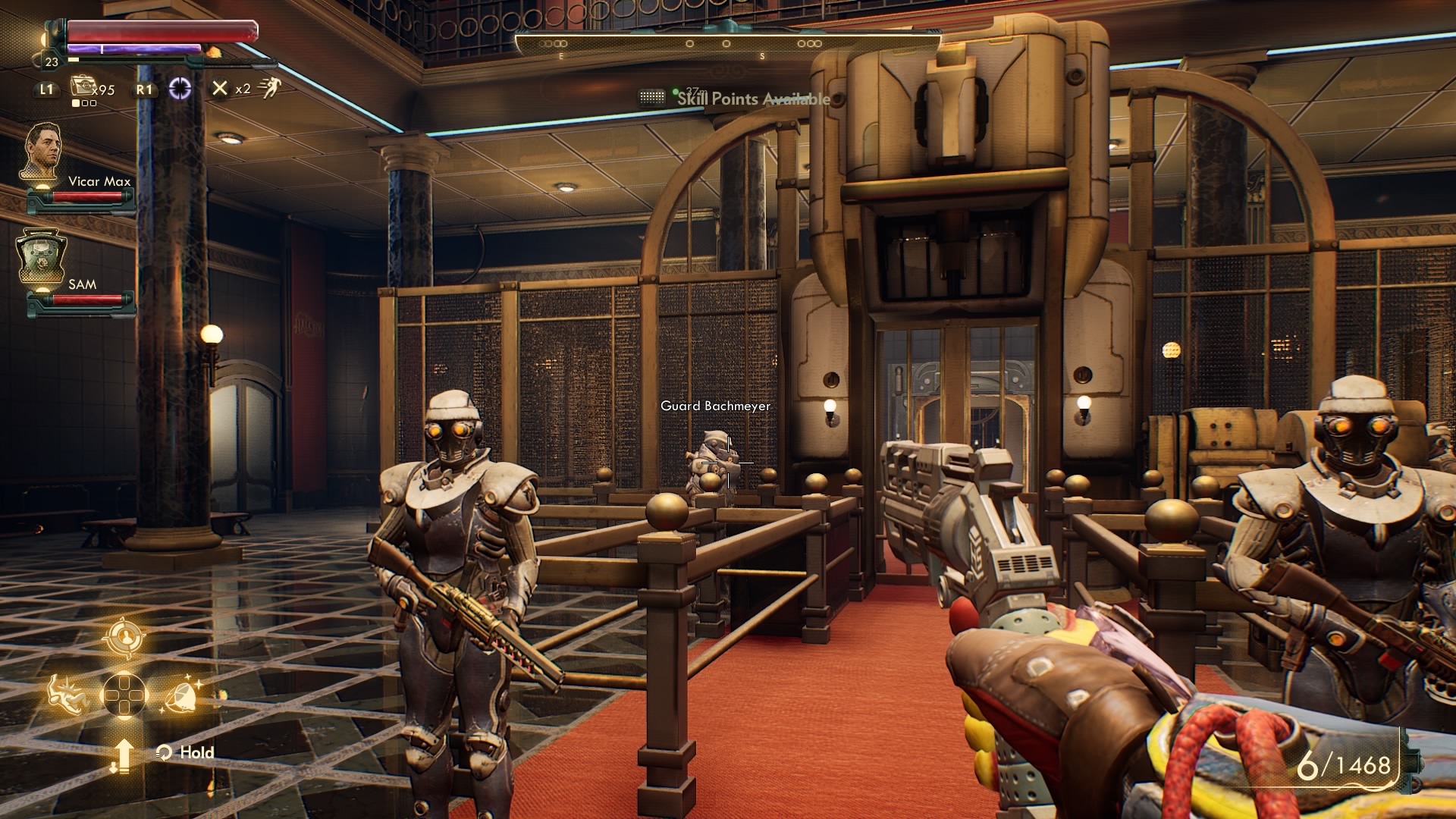Select Vicar Max's companion portrait

pos(41,153)
